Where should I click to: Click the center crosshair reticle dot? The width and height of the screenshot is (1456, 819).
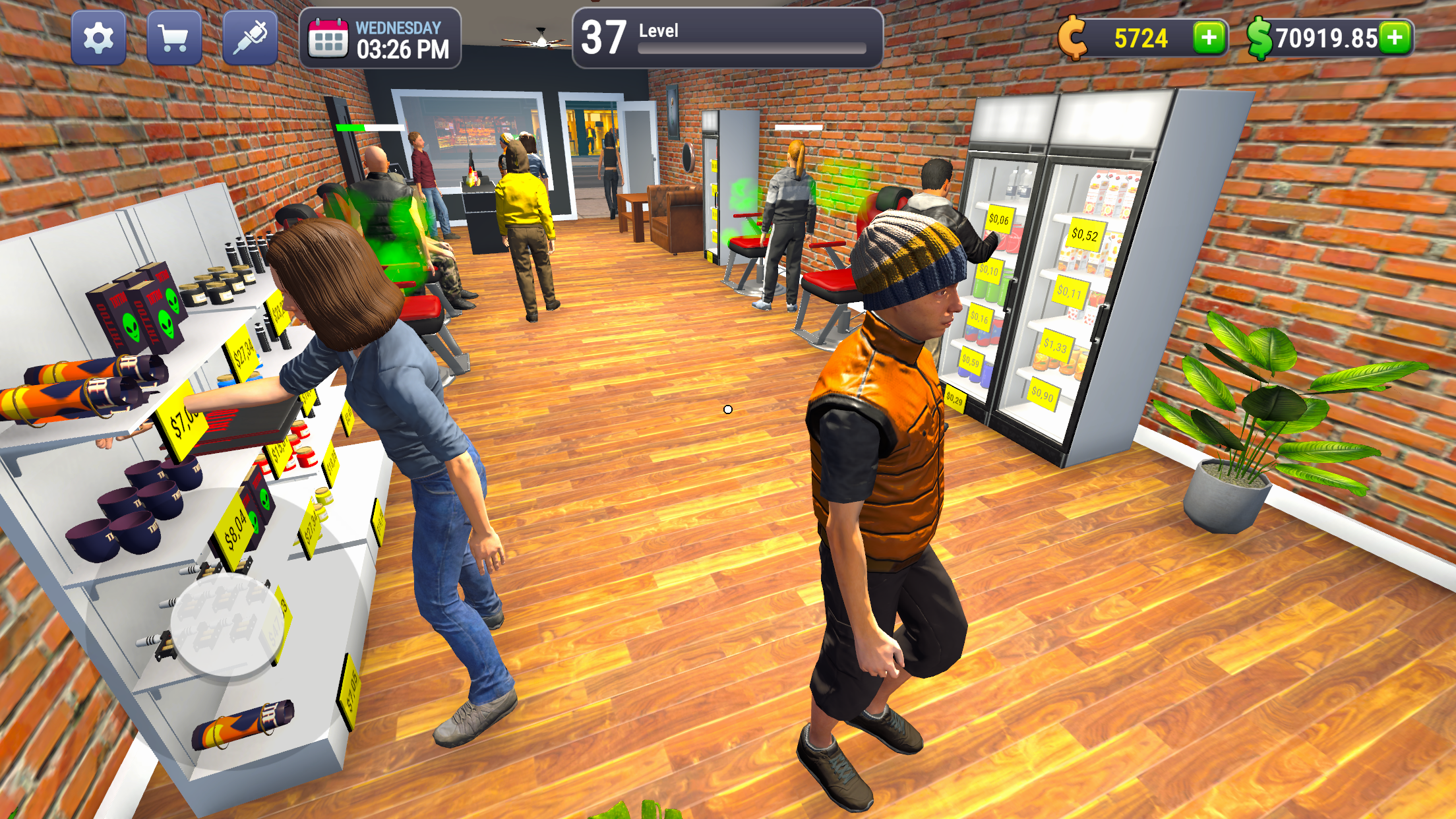click(x=727, y=409)
